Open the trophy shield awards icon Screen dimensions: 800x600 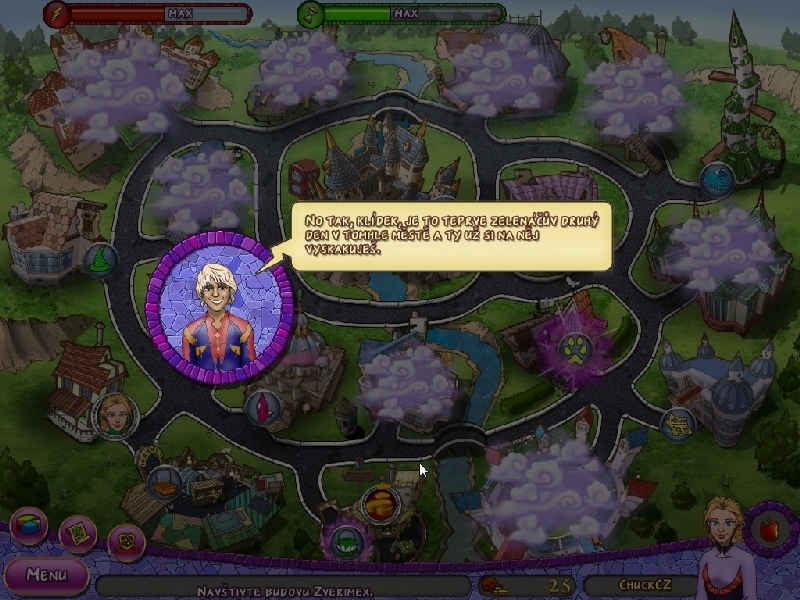[126, 543]
